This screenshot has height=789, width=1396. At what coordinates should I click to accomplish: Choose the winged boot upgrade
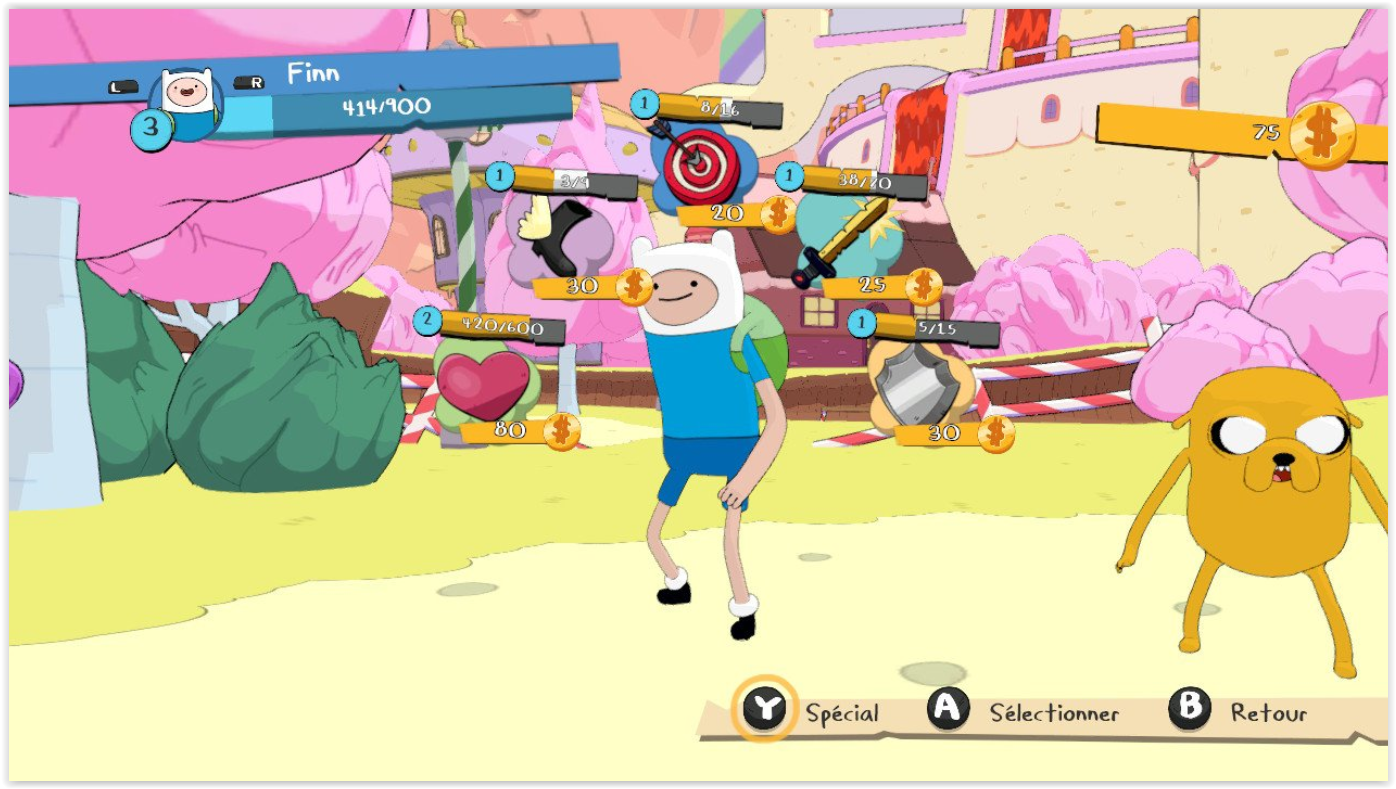(555, 236)
